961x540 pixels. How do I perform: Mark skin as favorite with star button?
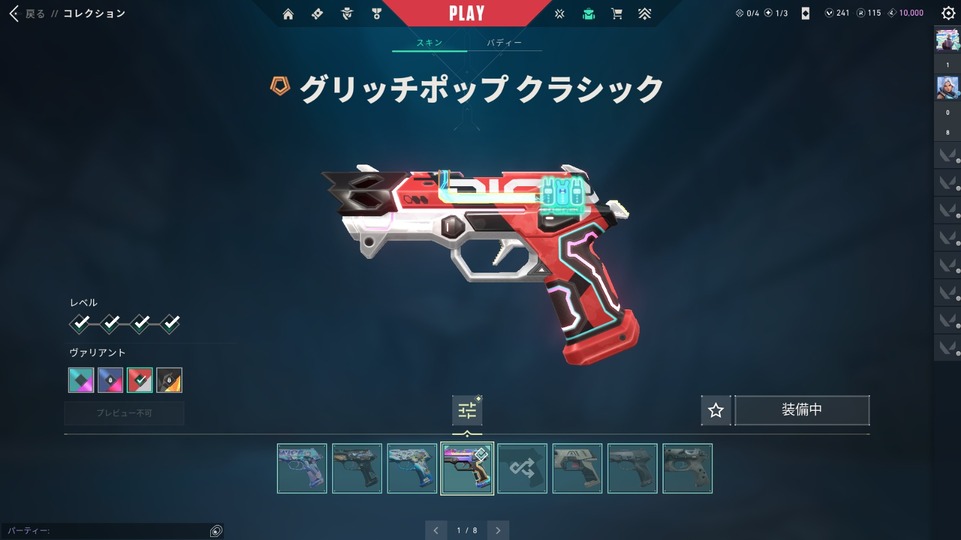(715, 410)
